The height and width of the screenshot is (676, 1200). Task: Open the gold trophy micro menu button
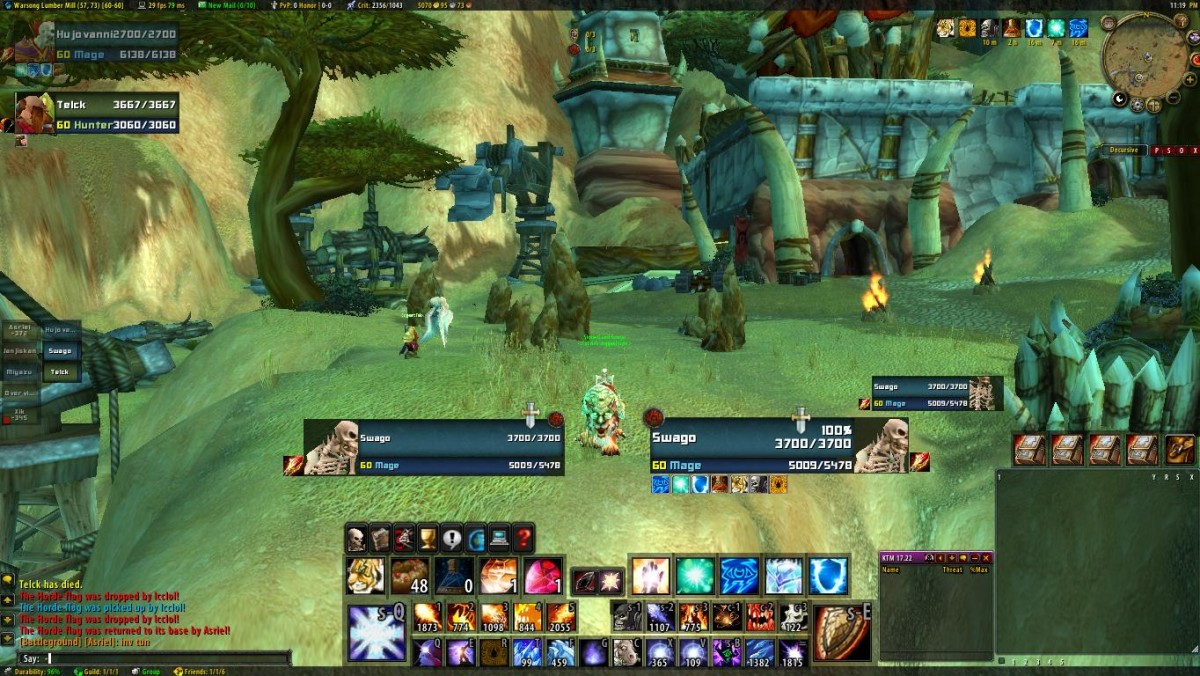[428, 540]
